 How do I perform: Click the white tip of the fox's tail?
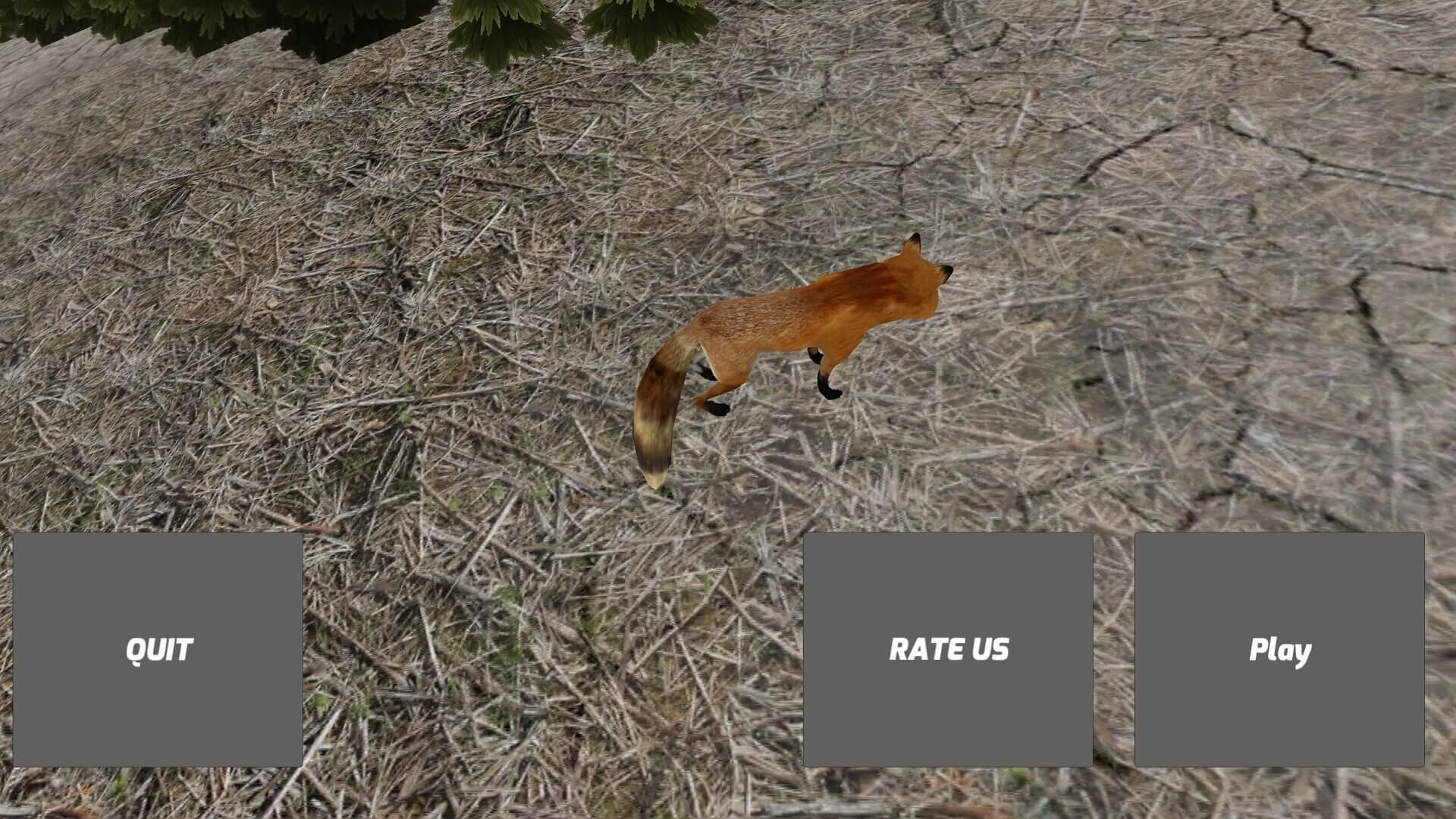click(x=656, y=478)
